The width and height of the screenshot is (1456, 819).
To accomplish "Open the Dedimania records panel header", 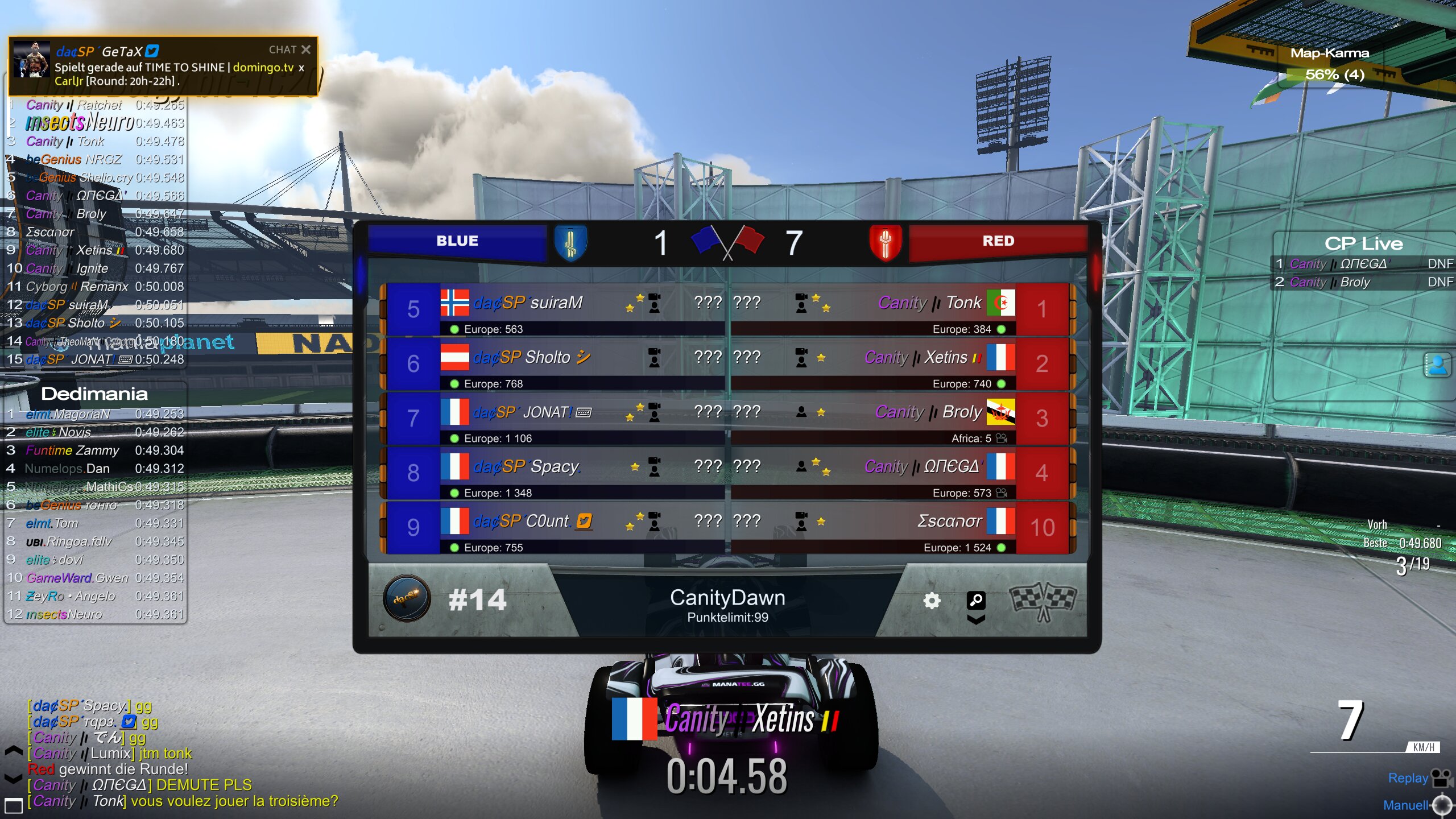I will [x=94, y=394].
